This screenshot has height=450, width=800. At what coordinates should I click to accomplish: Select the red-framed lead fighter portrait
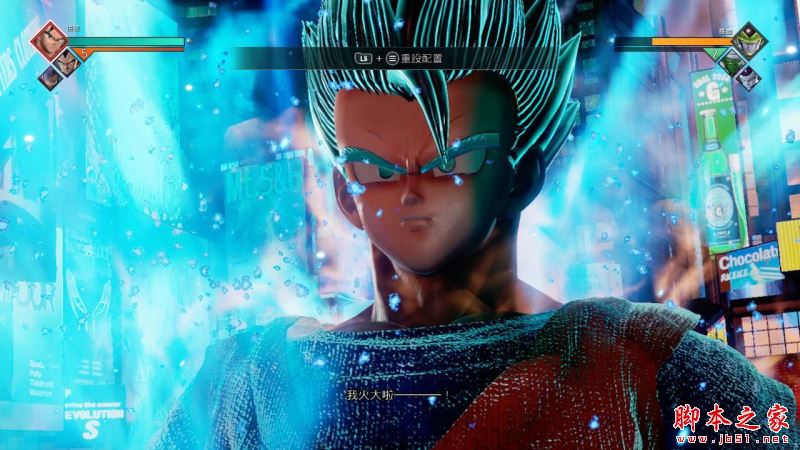(48, 40)
